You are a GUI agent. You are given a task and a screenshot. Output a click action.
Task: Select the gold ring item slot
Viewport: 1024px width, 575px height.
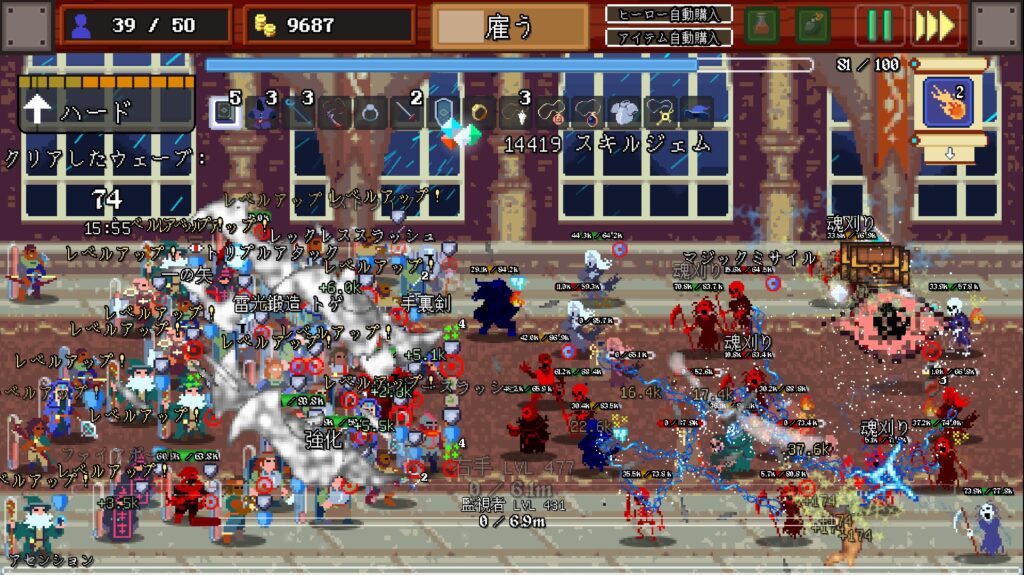[480, 112]
